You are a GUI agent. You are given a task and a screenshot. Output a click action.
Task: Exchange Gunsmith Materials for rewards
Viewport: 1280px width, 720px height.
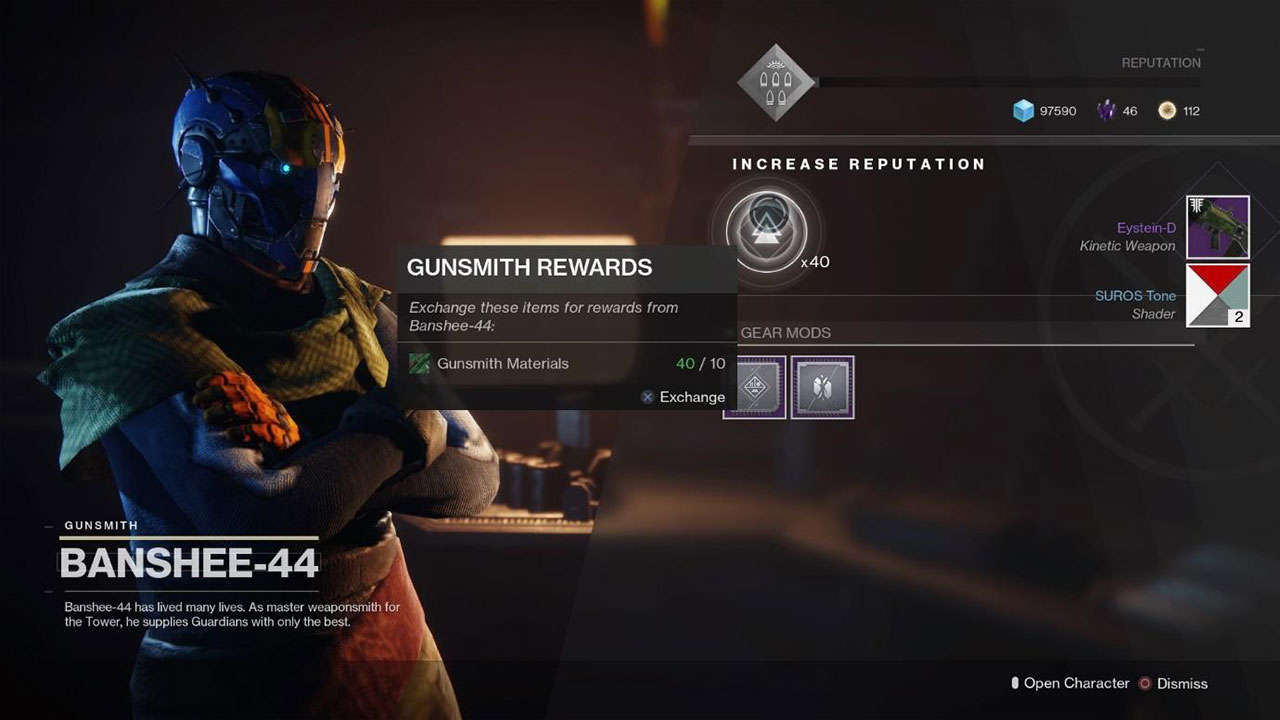[x=683, y=397]
